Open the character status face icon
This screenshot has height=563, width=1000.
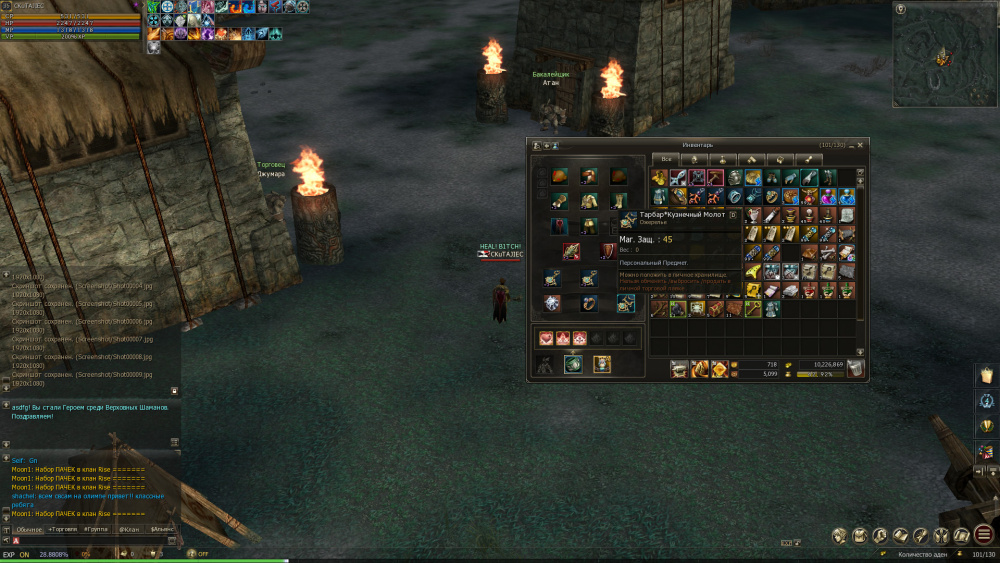(839, 536)
